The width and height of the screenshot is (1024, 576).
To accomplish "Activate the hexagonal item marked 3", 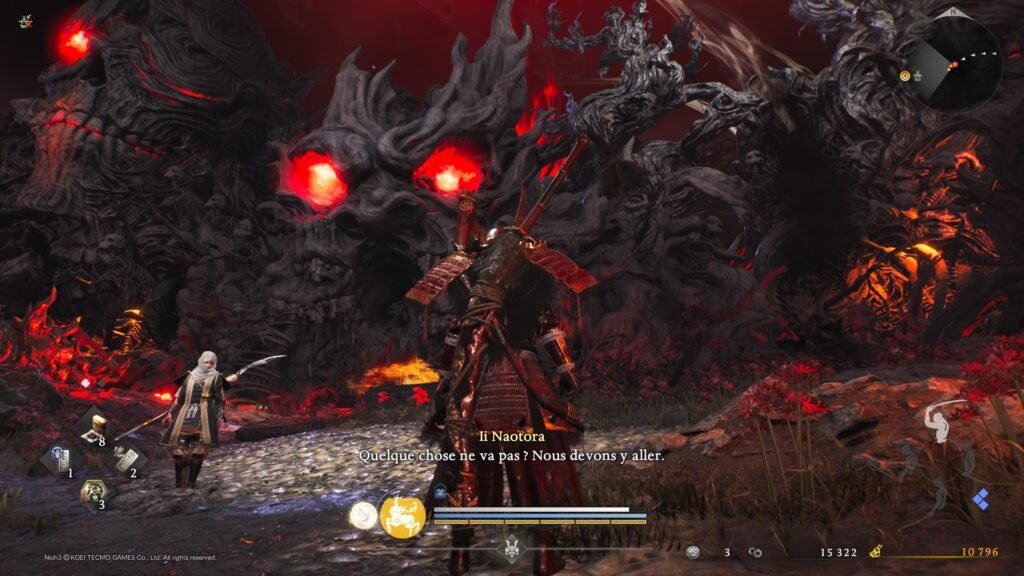I will [93, 492].
